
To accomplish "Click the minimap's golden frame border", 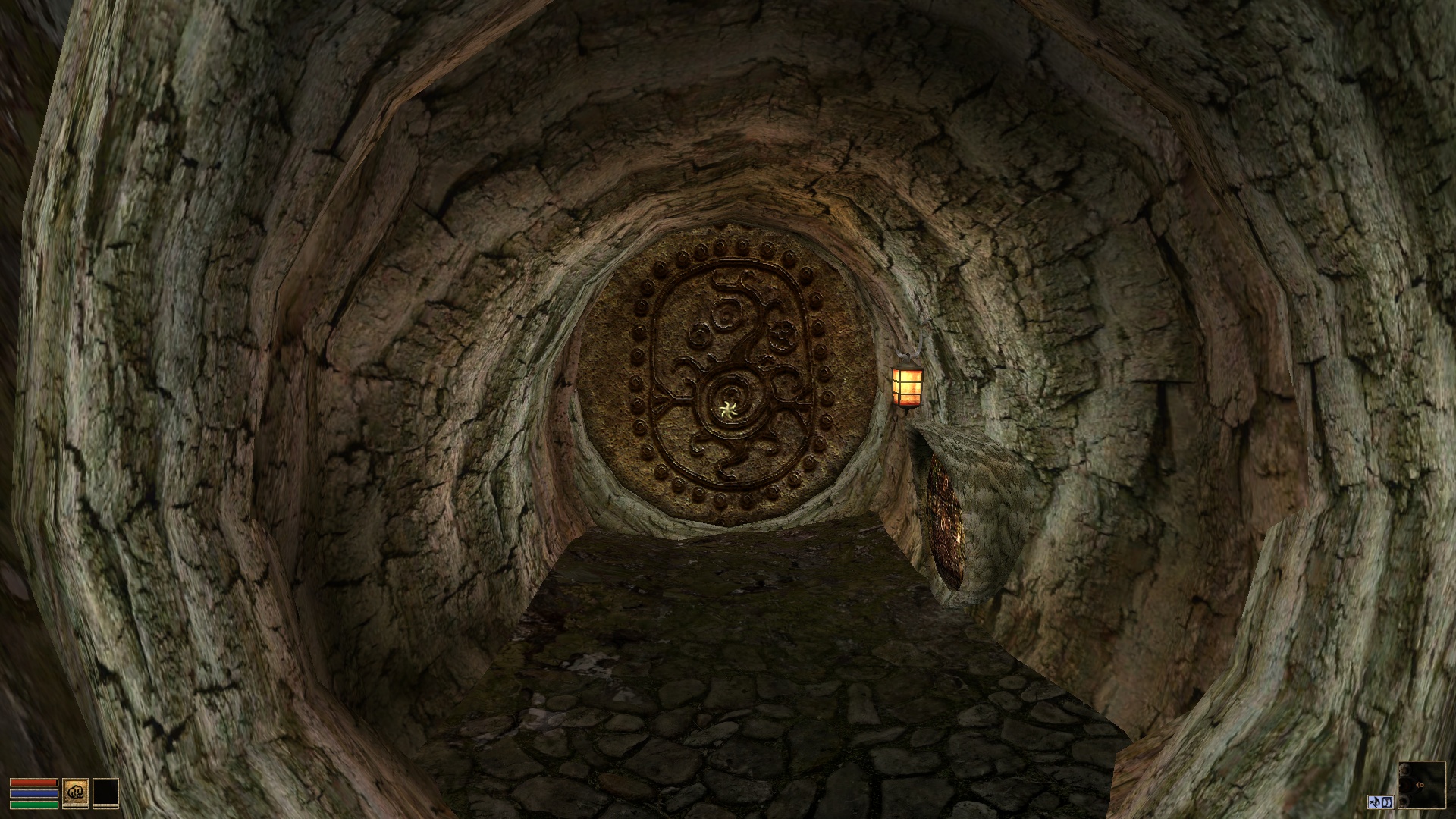I will (x=1422, y=761).
